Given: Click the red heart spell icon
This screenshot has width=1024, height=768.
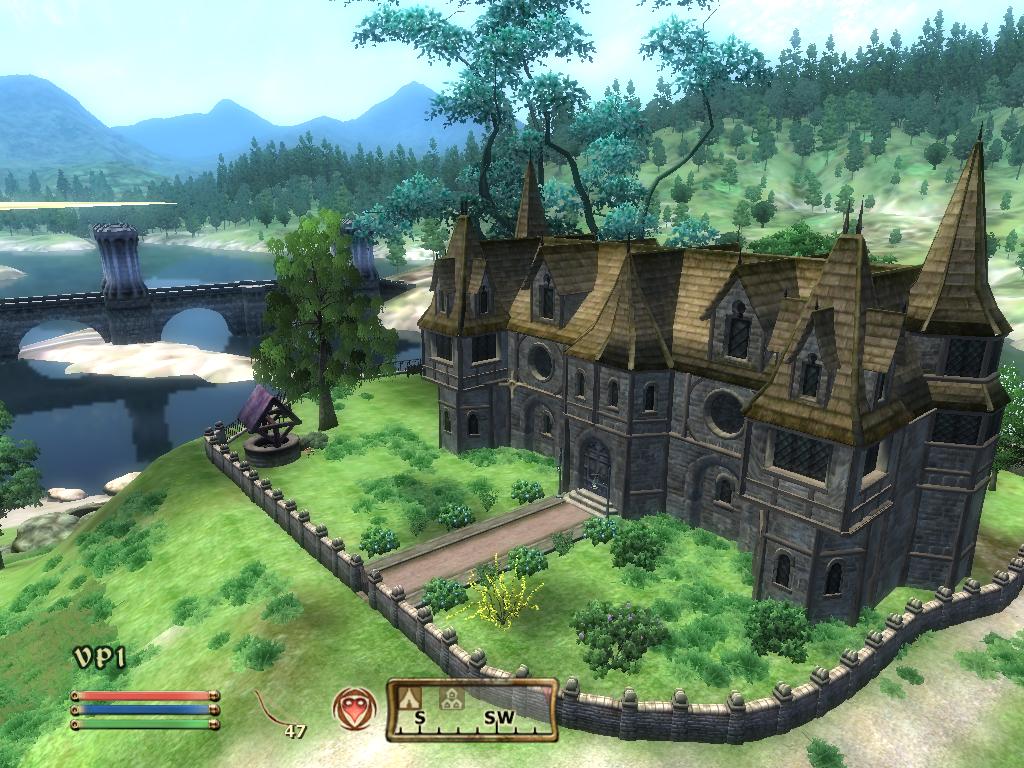Looking at the screenshot, I should [x=354, y=708].
